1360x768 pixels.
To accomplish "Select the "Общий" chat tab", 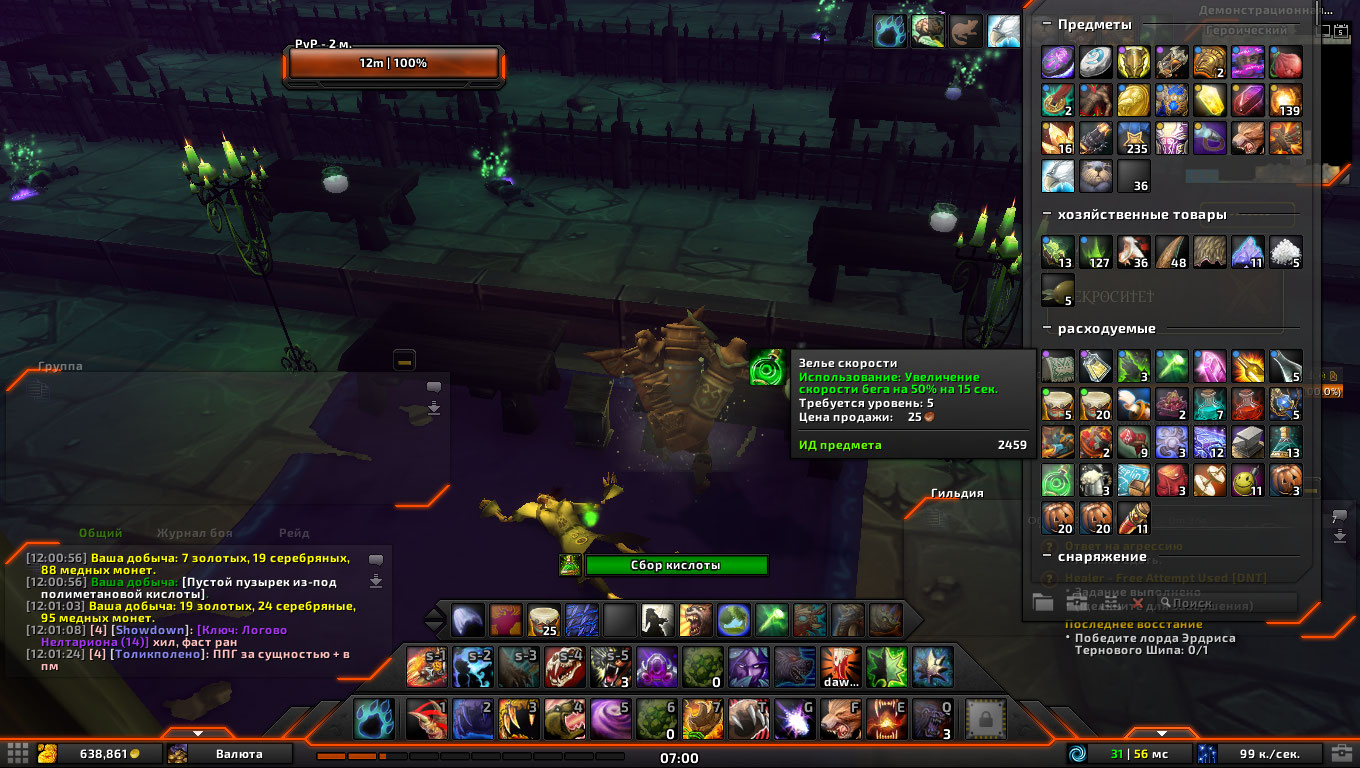I will [100, 534].
